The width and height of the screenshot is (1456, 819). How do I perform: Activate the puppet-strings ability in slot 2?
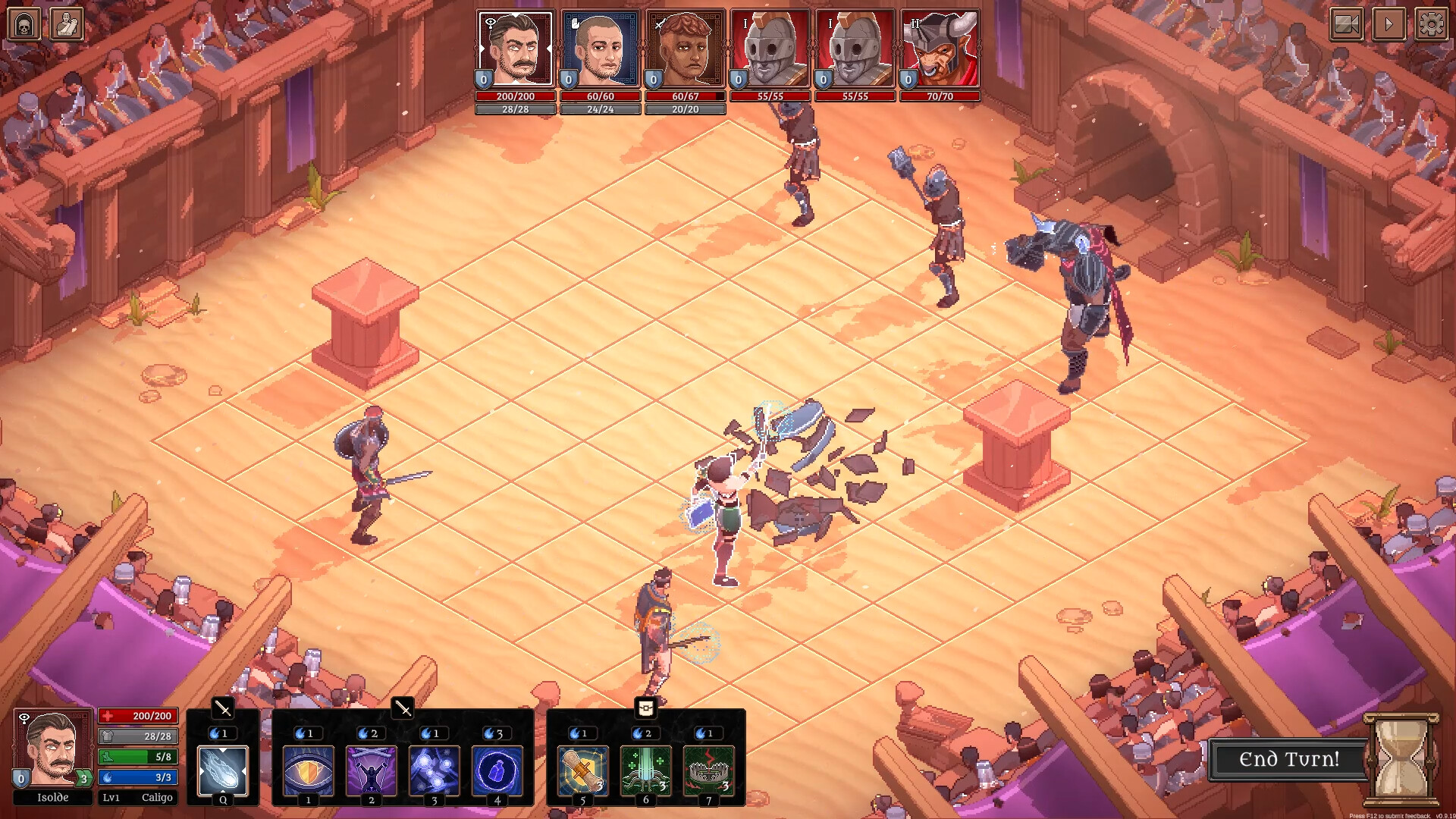pos(372,771)
